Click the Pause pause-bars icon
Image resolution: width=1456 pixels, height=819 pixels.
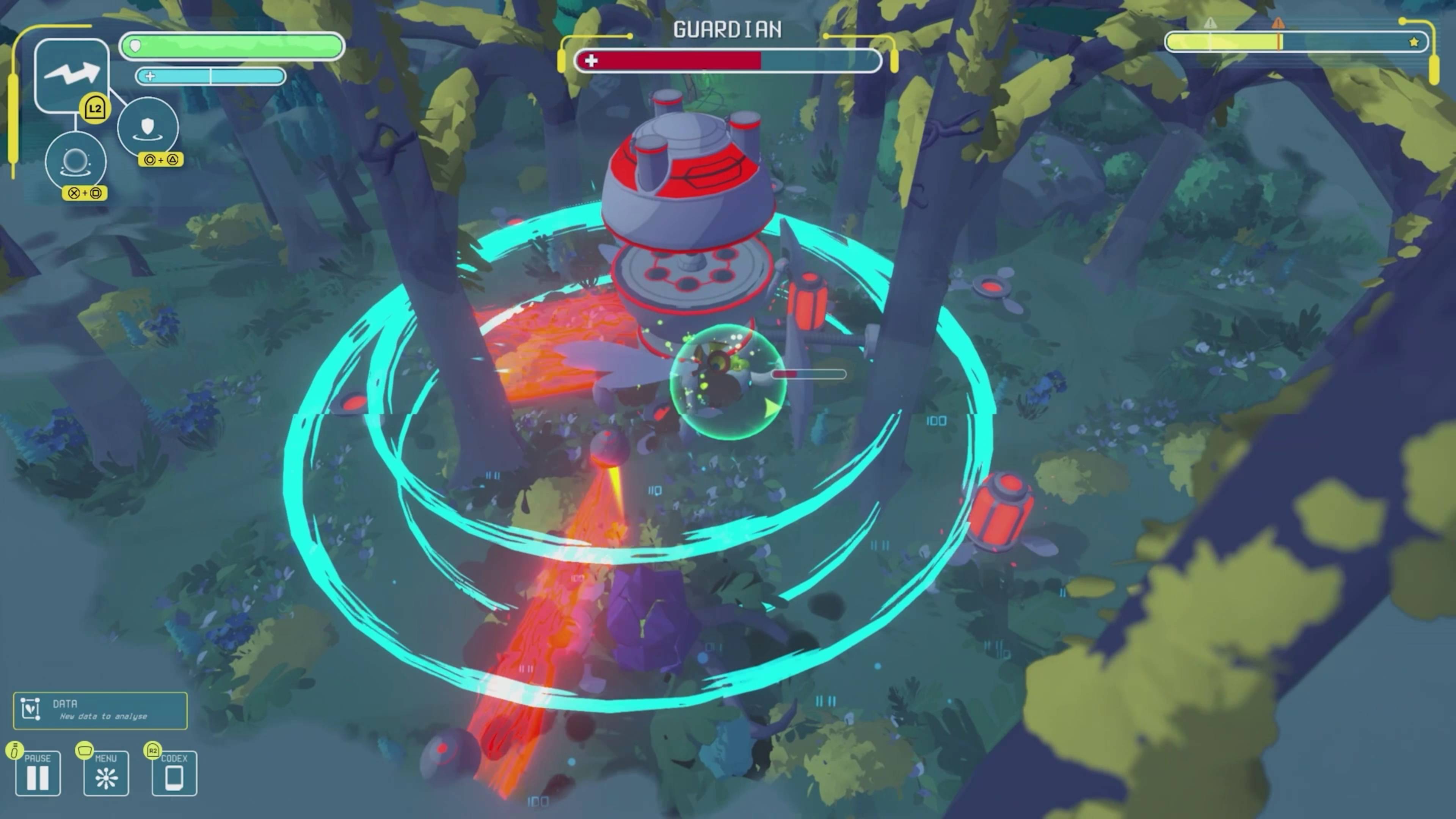click(37, 778)
